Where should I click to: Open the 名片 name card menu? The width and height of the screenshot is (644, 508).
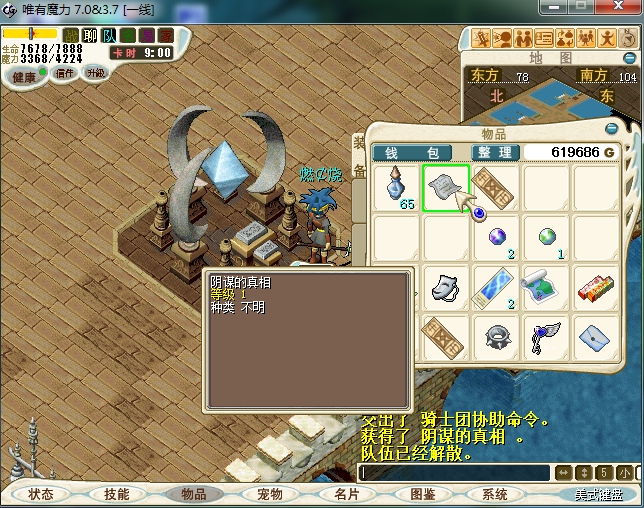click(x=346, y=494)
